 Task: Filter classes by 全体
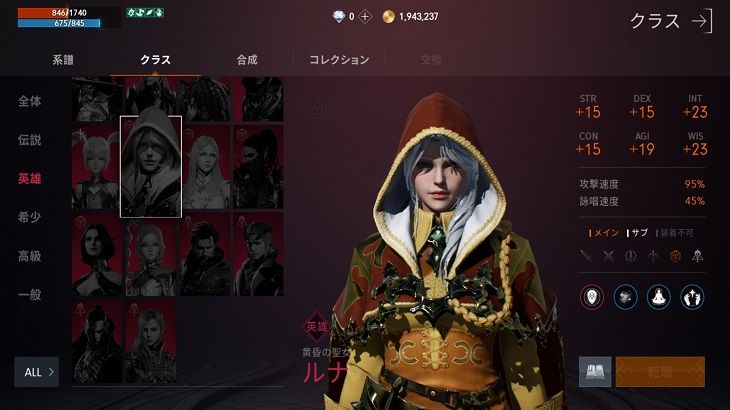30,101
